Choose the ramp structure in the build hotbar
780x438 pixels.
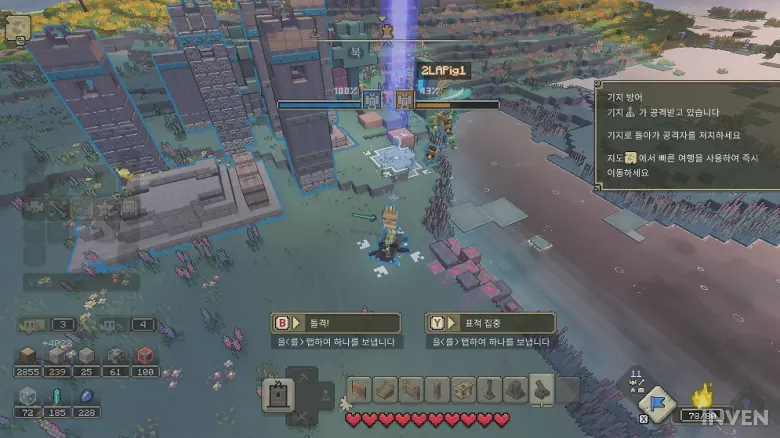point(386,390)
